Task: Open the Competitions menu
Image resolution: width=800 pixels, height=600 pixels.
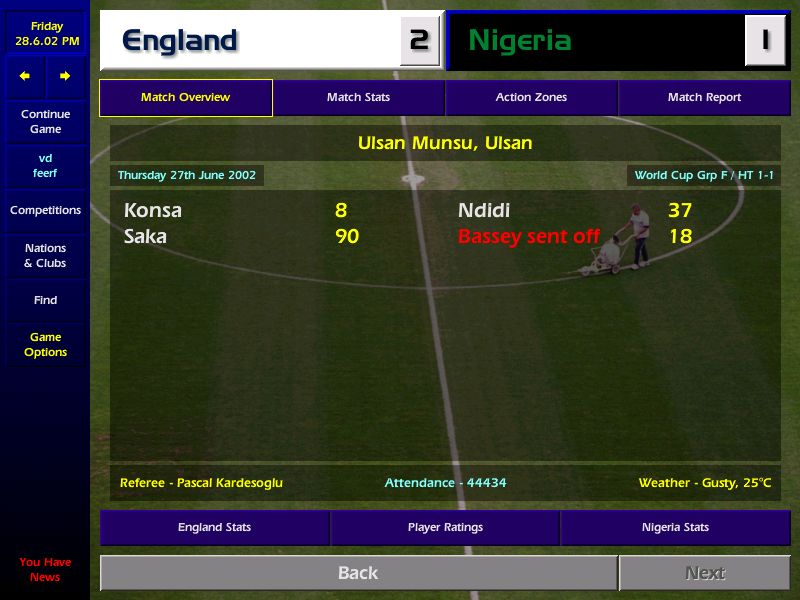Action: (x=45, y=210)
